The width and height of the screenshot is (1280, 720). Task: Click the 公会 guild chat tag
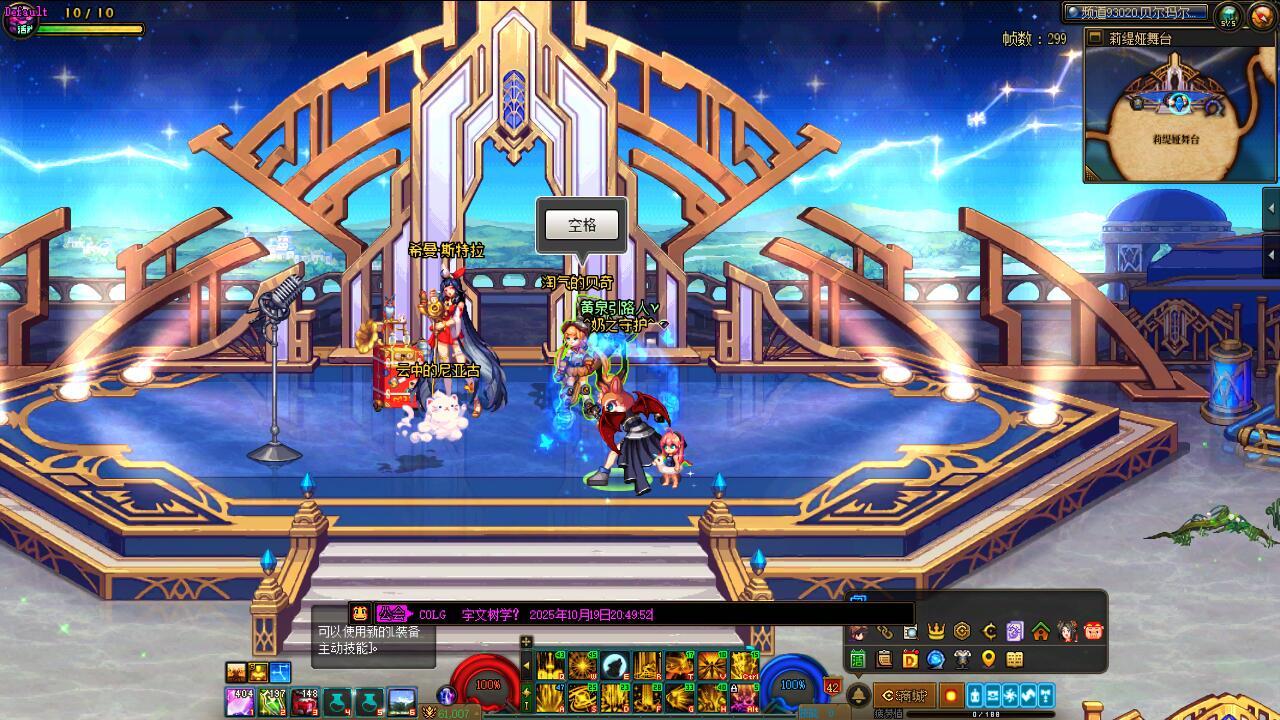(393, 614)
